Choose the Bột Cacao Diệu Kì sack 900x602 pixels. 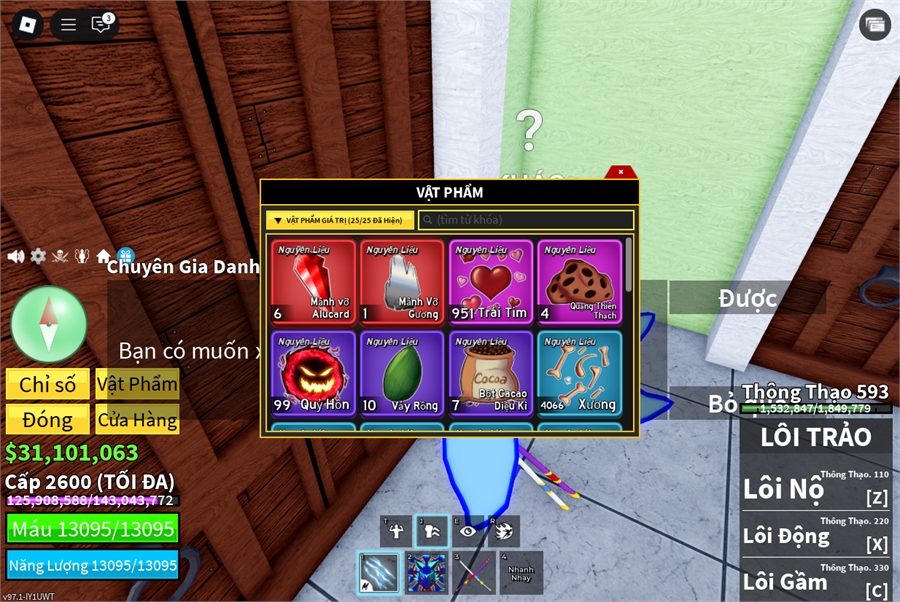coord(491,373)
